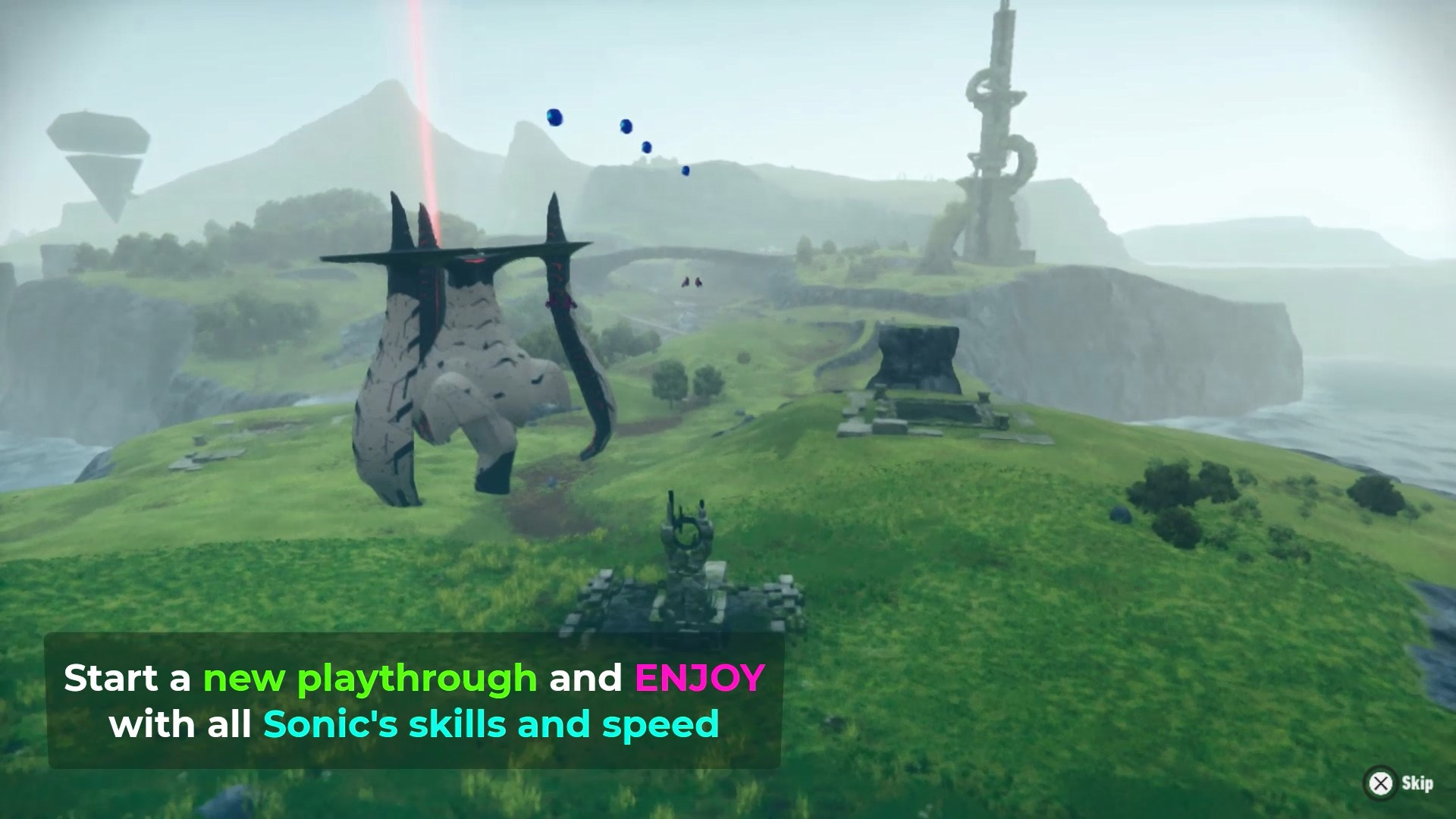Click the leftmost floating blue orb

pyautogui.click(x=554, y=118)
